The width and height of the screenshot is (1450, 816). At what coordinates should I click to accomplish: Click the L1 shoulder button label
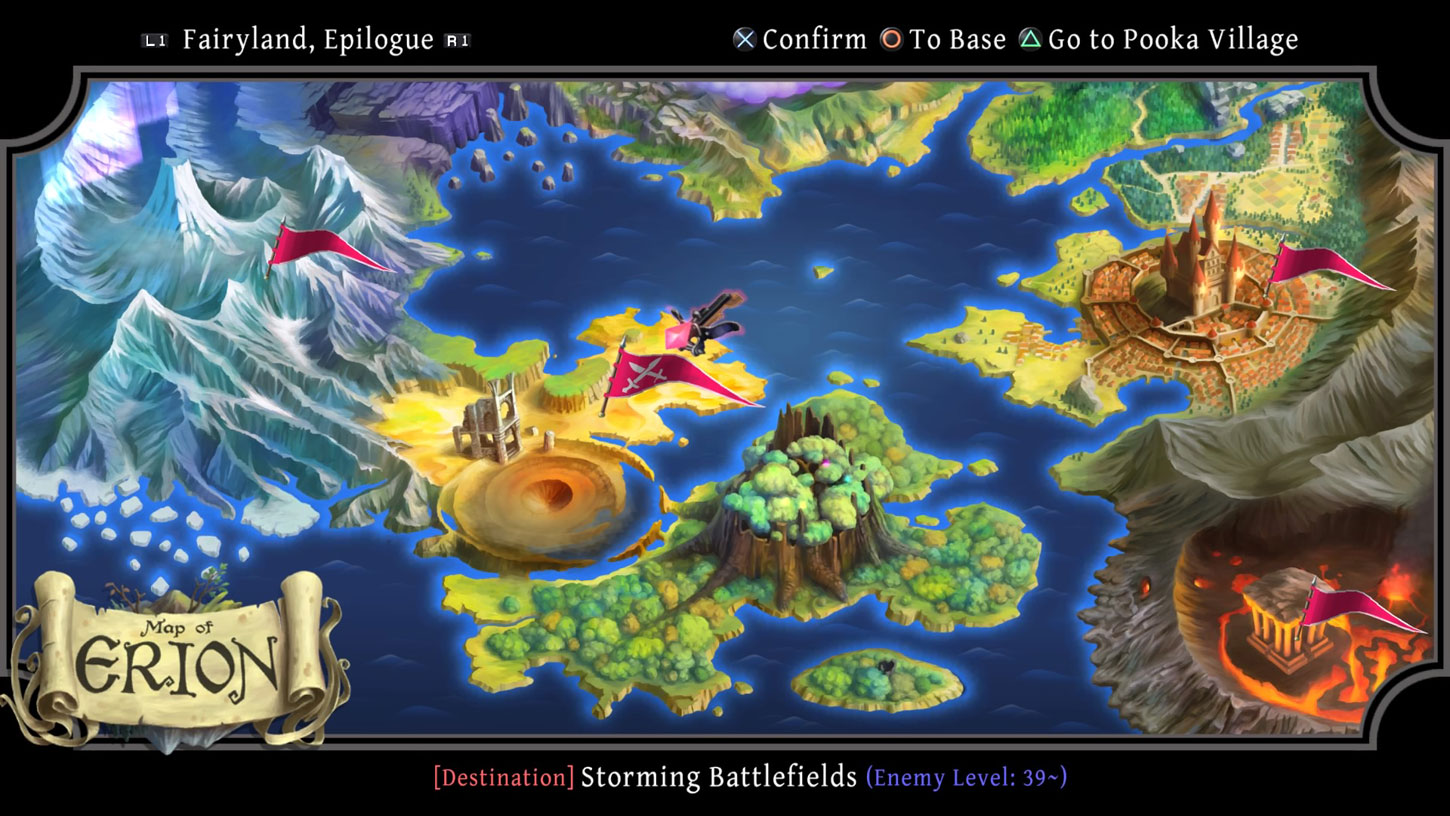155,39
